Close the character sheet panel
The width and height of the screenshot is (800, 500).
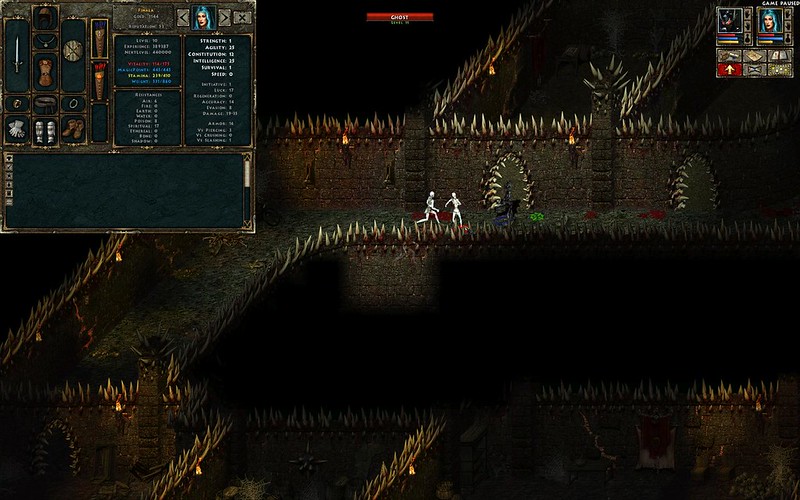(243, 17)
